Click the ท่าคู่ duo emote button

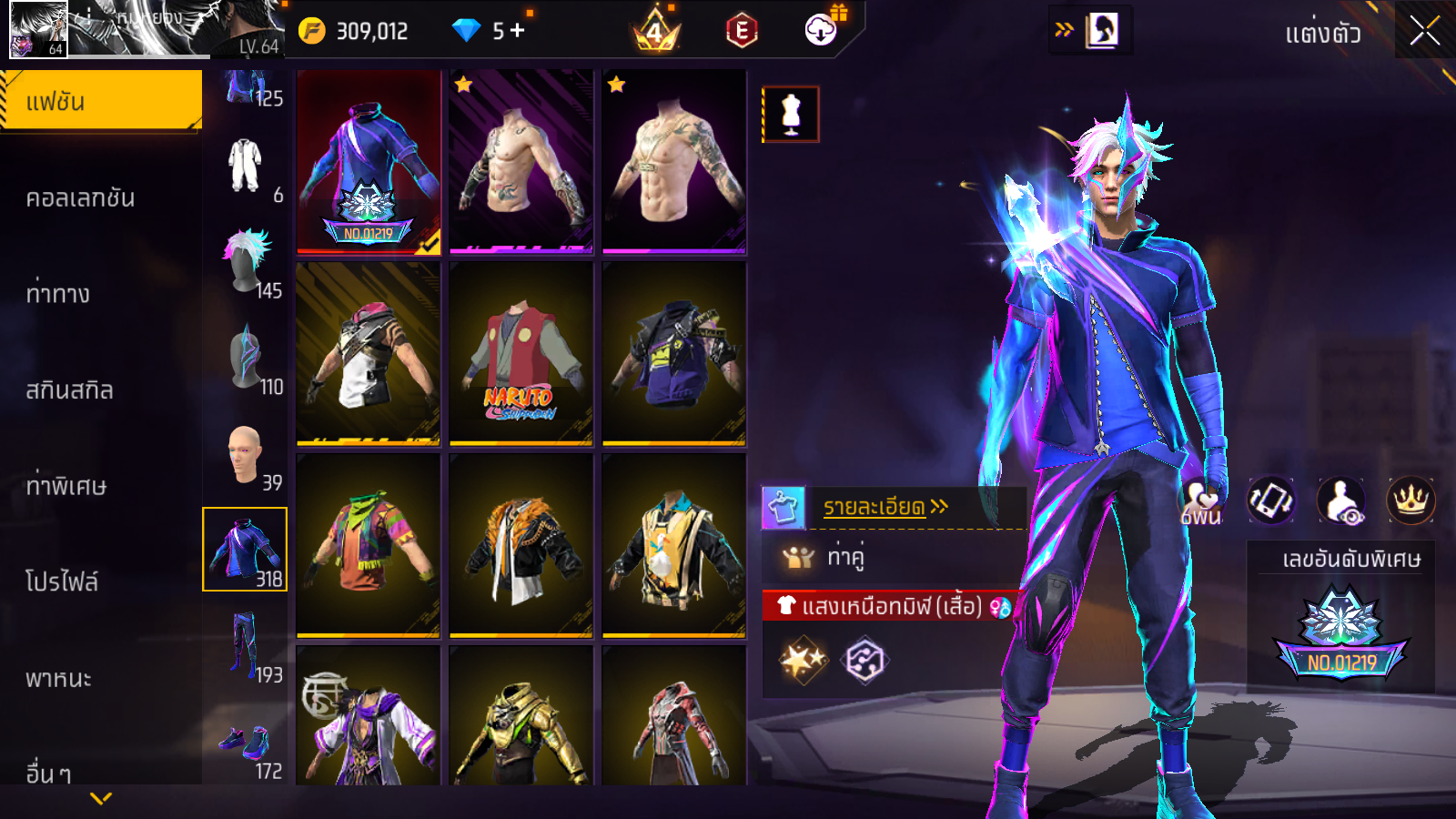(826, 556)
